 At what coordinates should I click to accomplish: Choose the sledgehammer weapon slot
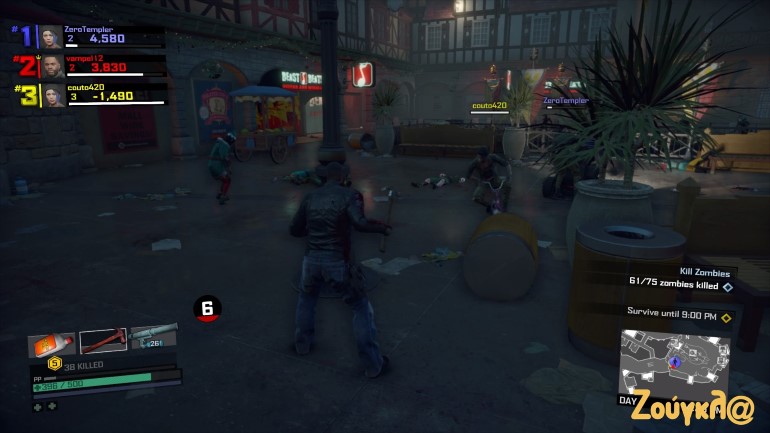[x=103, y=341]
